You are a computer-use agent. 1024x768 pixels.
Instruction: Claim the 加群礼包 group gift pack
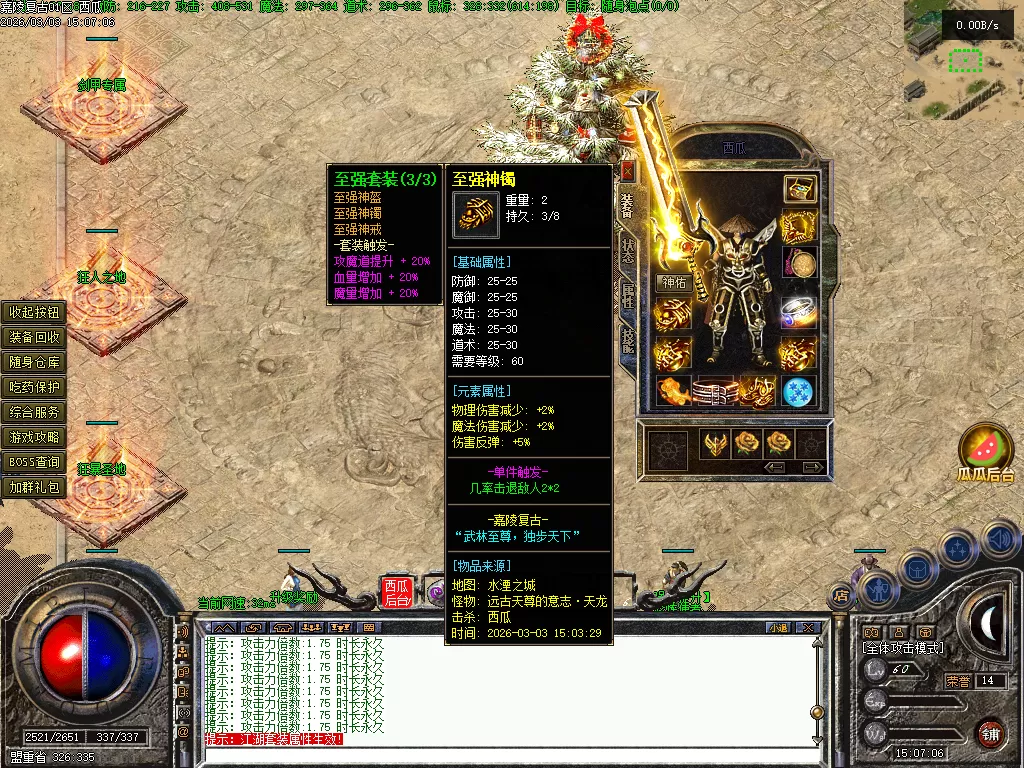point(35,488)
